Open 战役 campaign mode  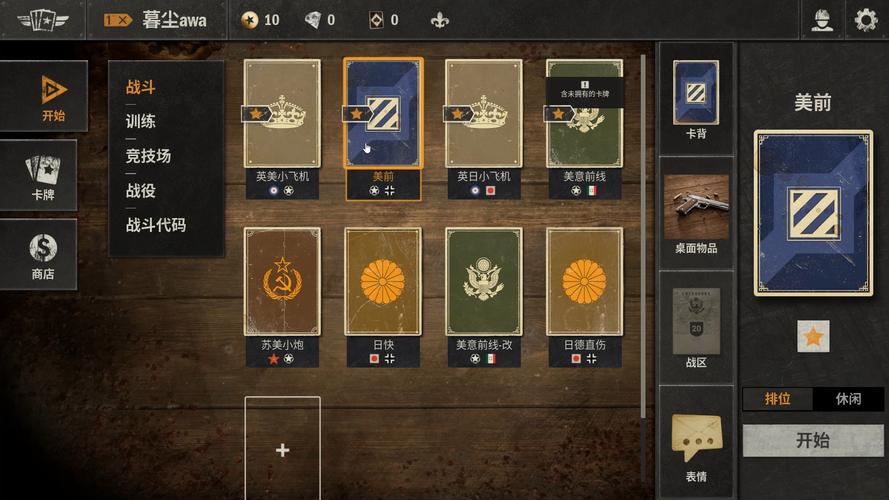[x=141, y=190]
